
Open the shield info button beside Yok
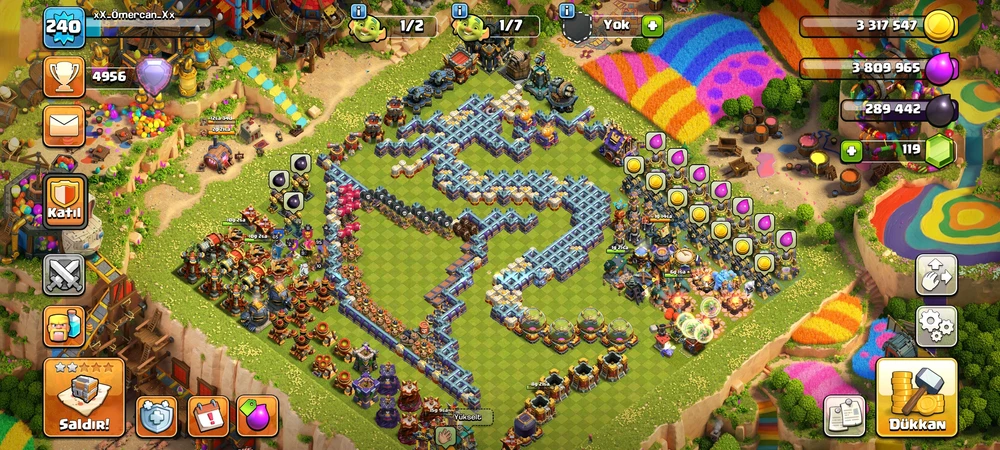pos(568,11)
